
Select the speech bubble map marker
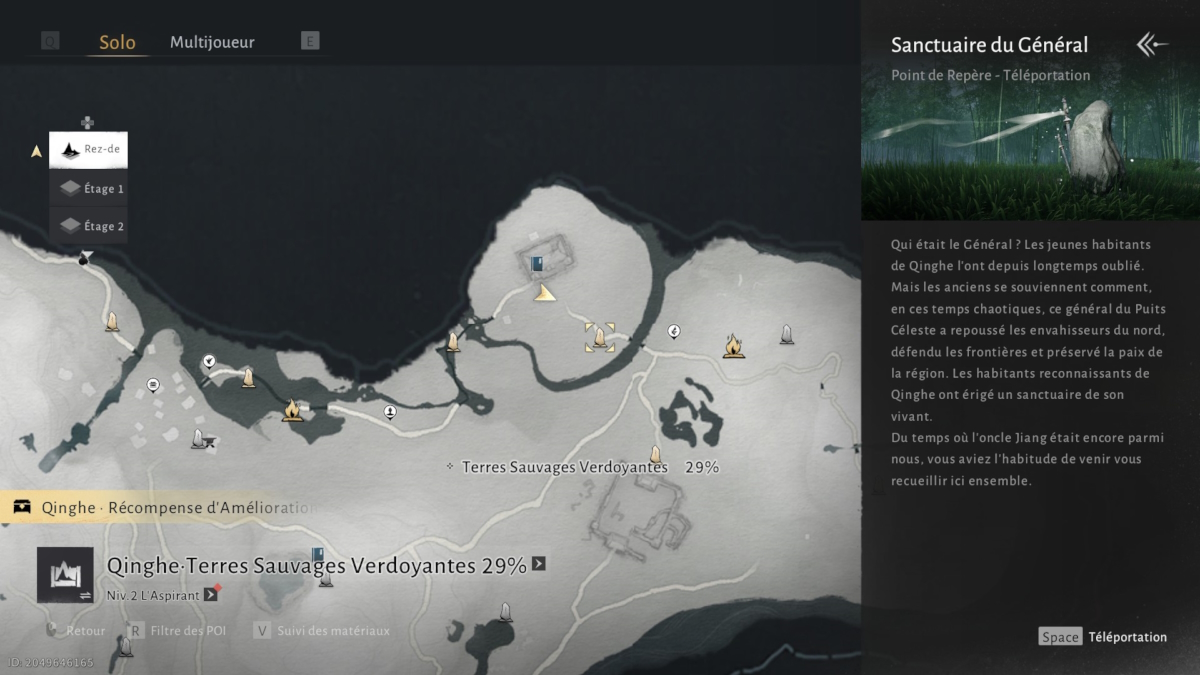point(153,385)
